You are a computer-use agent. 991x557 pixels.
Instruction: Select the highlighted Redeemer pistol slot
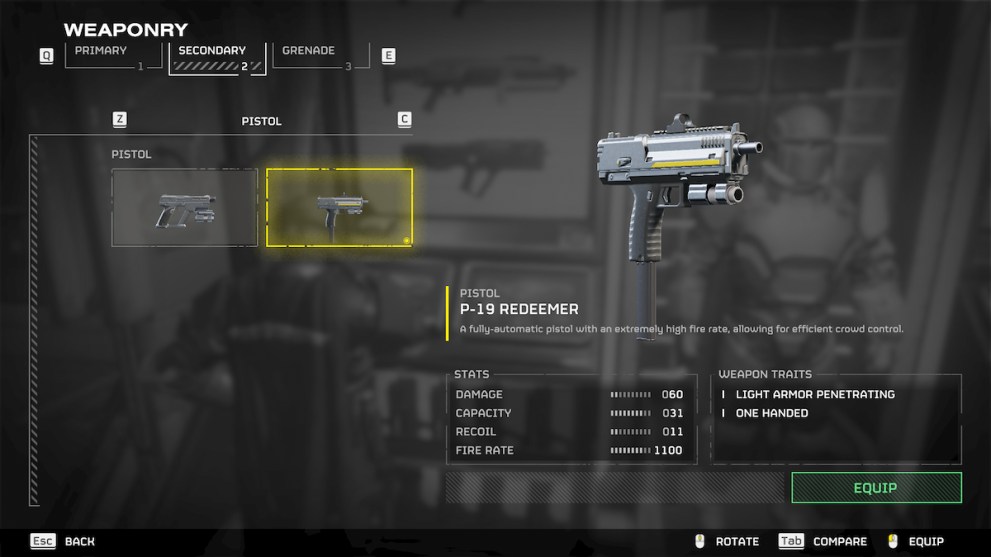(x=339, y=207)
